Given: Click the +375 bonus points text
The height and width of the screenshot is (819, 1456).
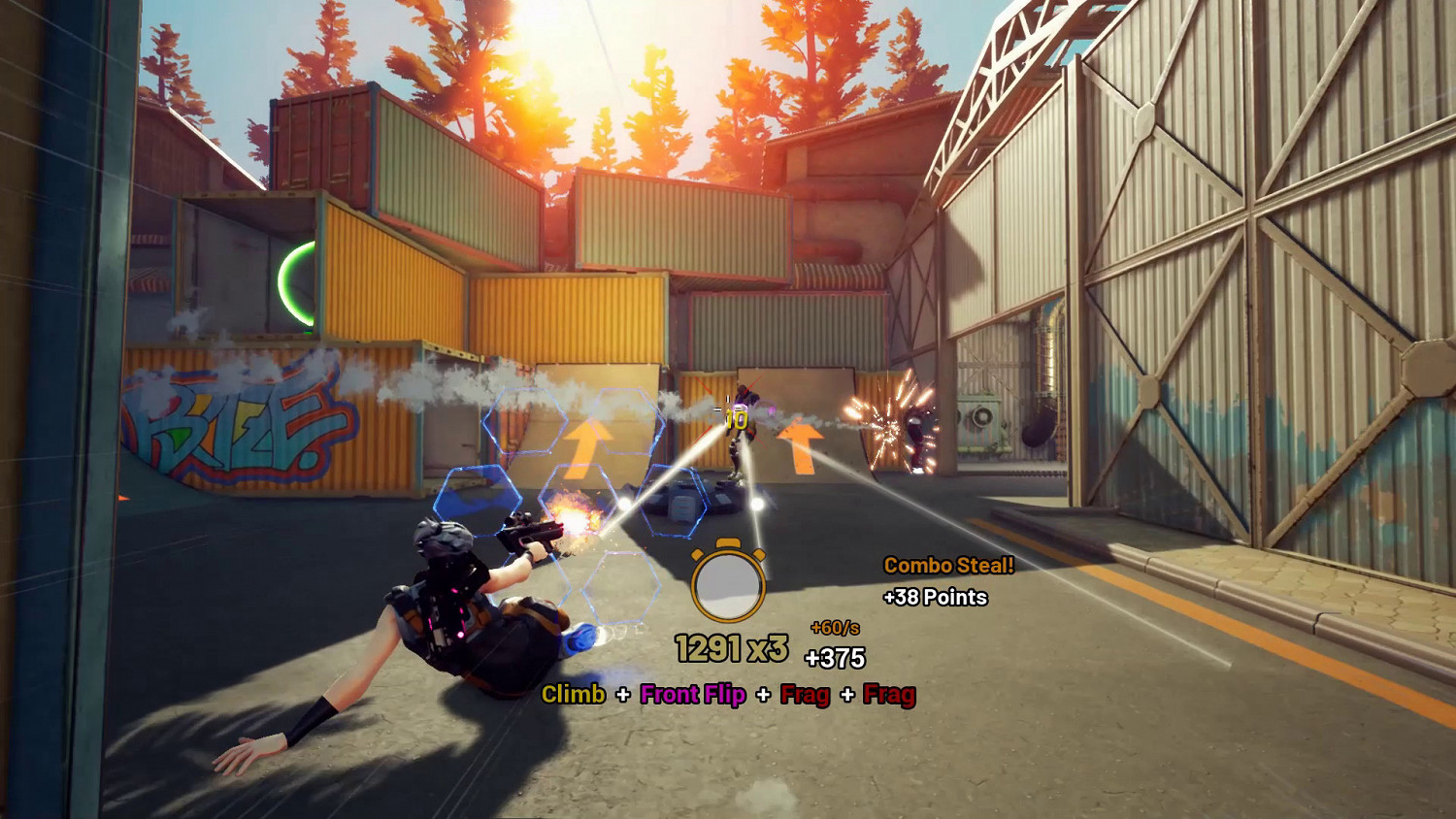Looking at the screenshot, I should point(836,658).
